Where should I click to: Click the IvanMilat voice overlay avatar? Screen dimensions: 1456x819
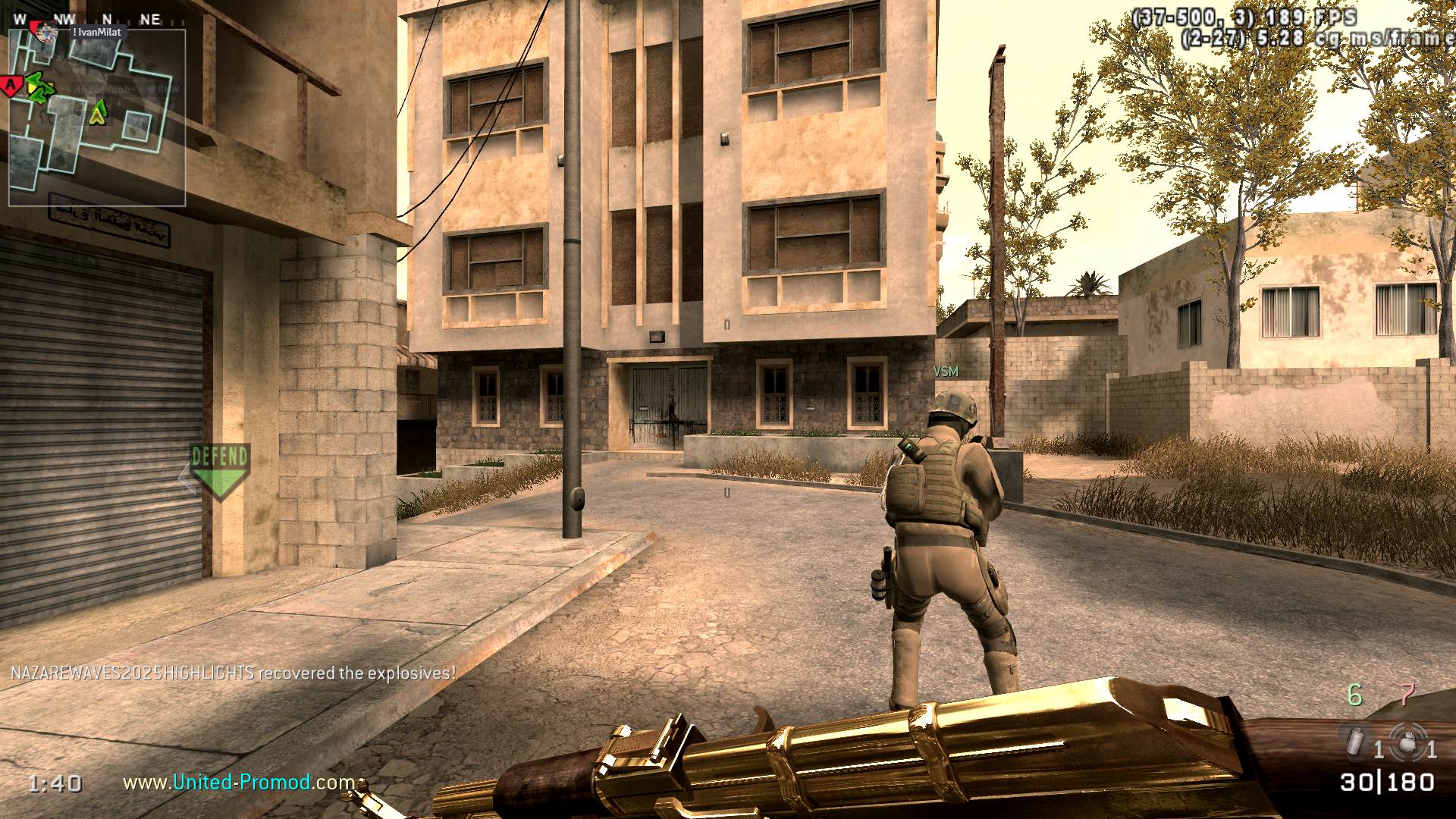click(x=47, y=32)
